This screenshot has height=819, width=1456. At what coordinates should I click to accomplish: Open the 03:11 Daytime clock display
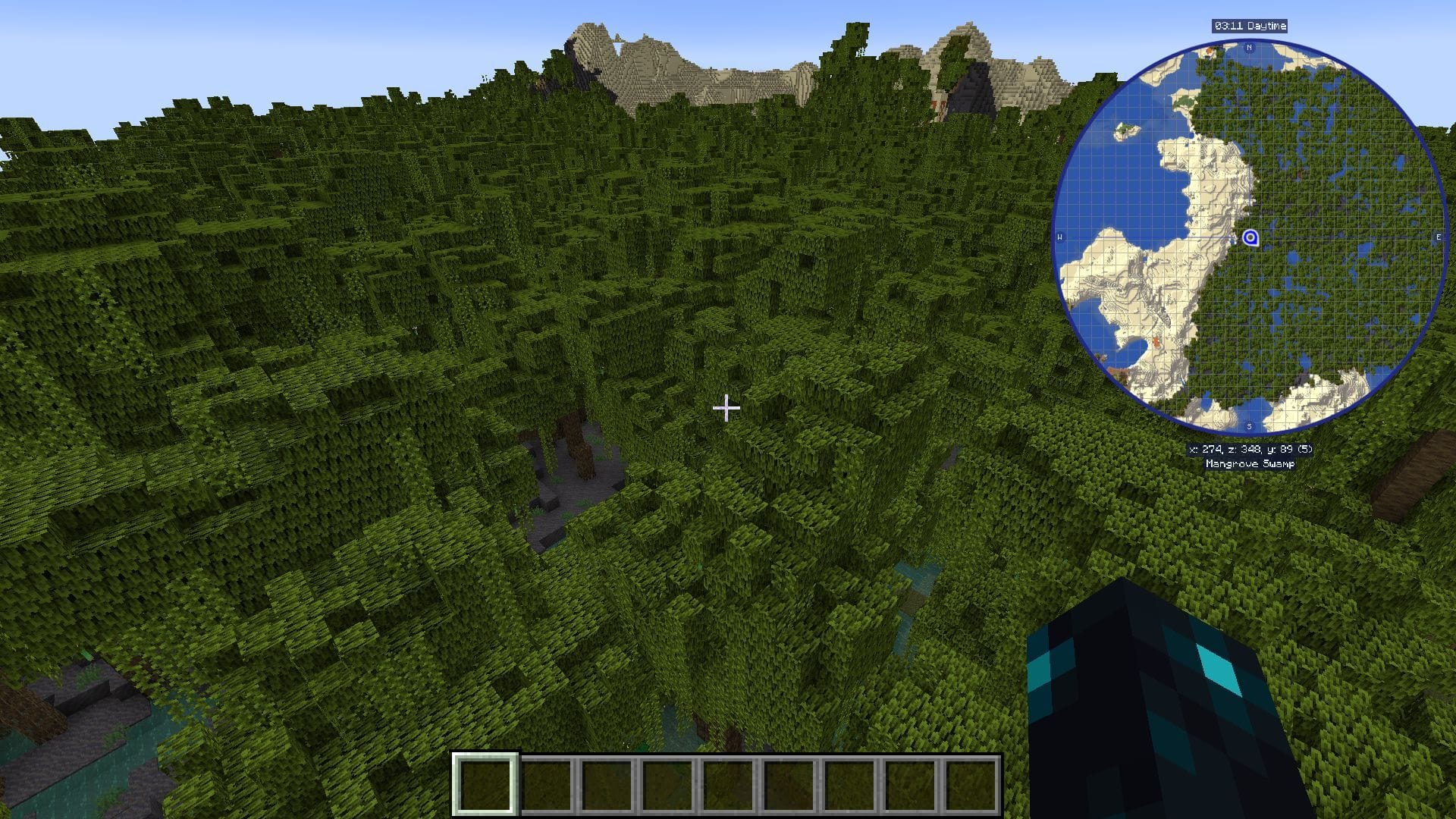pos(1249,25)
